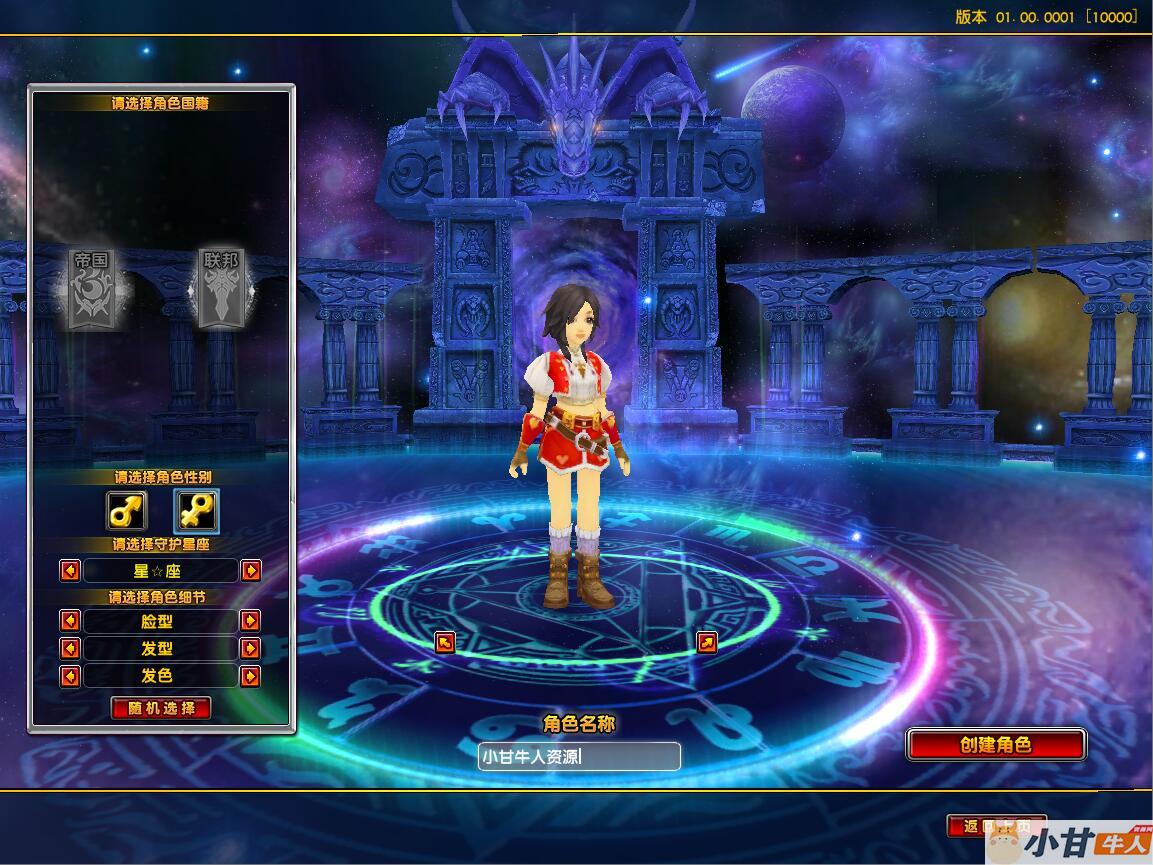Choose the 联邦 (Federation) nation emblem
The image size is (1153, 865).
[x=221, y=288]
